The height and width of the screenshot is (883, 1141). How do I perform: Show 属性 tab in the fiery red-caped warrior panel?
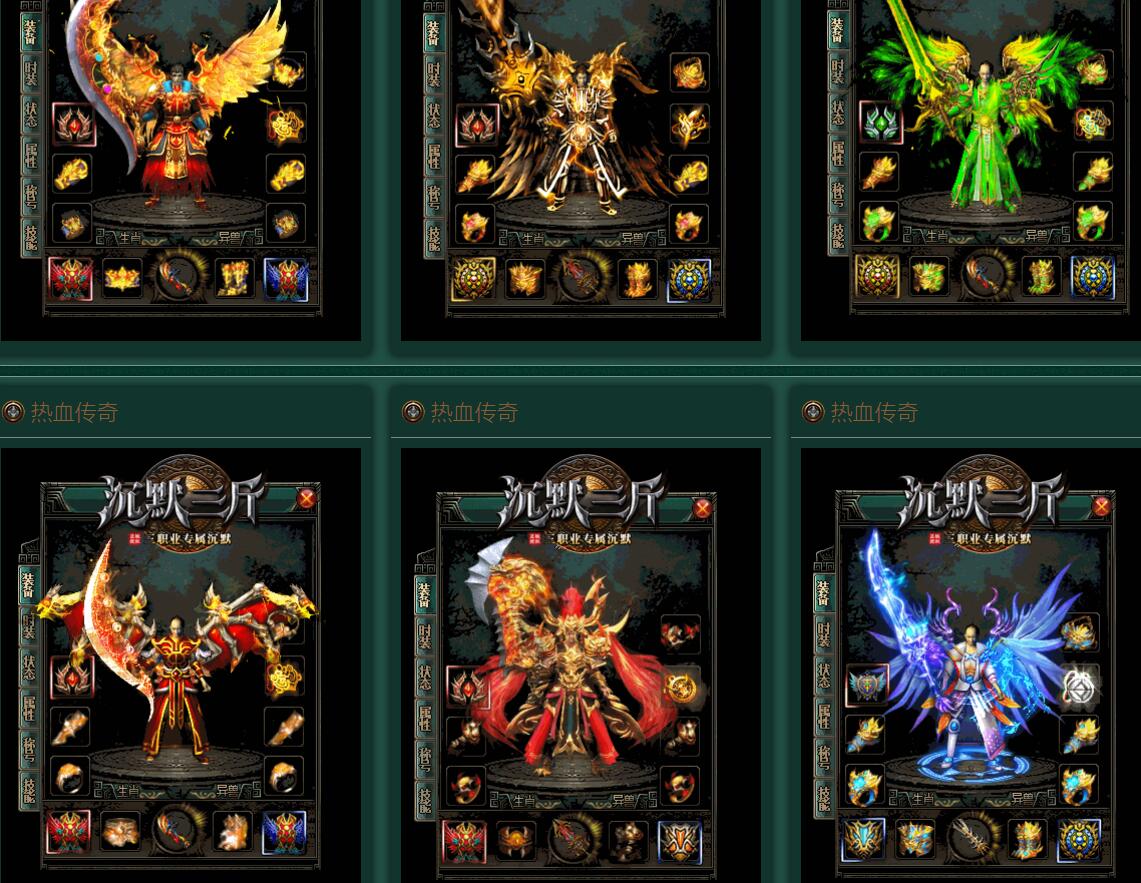tap(425, 716)
